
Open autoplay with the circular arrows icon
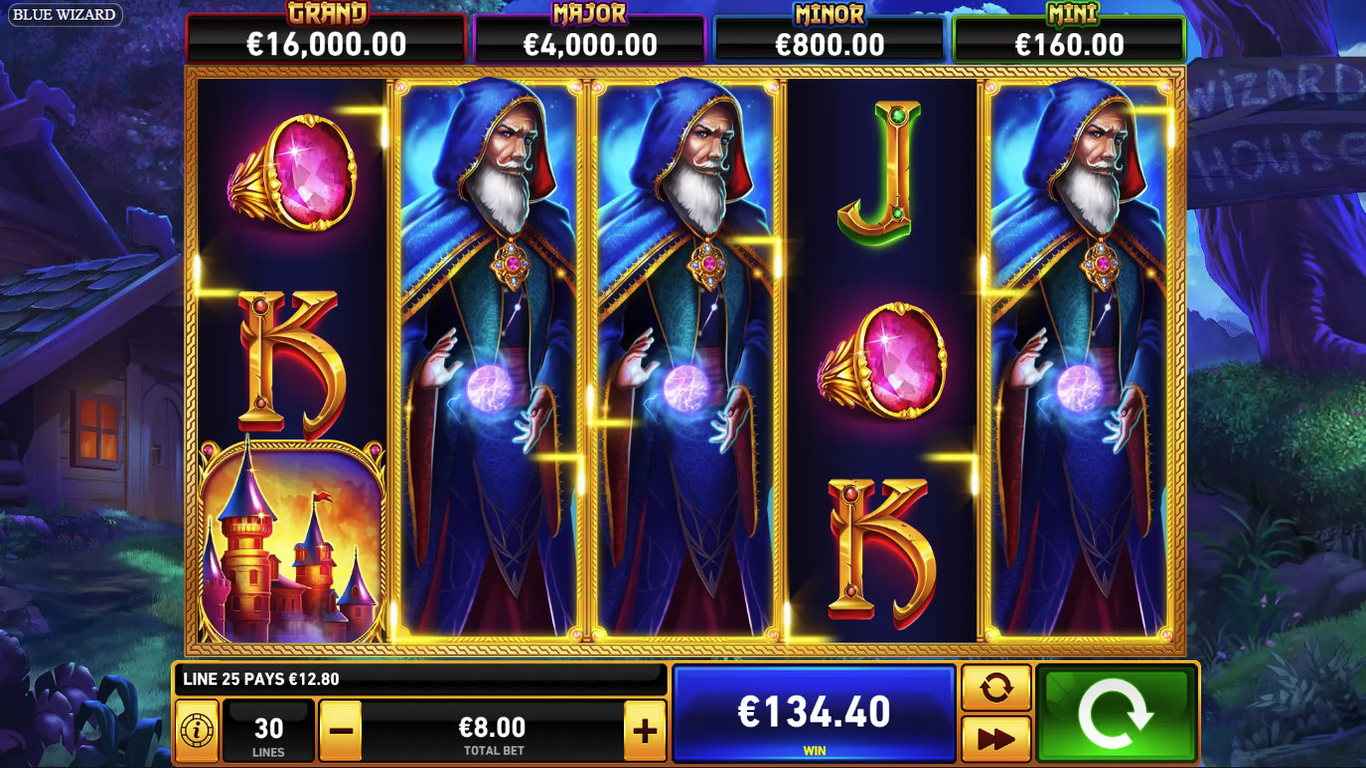click(x=996, y=689)
